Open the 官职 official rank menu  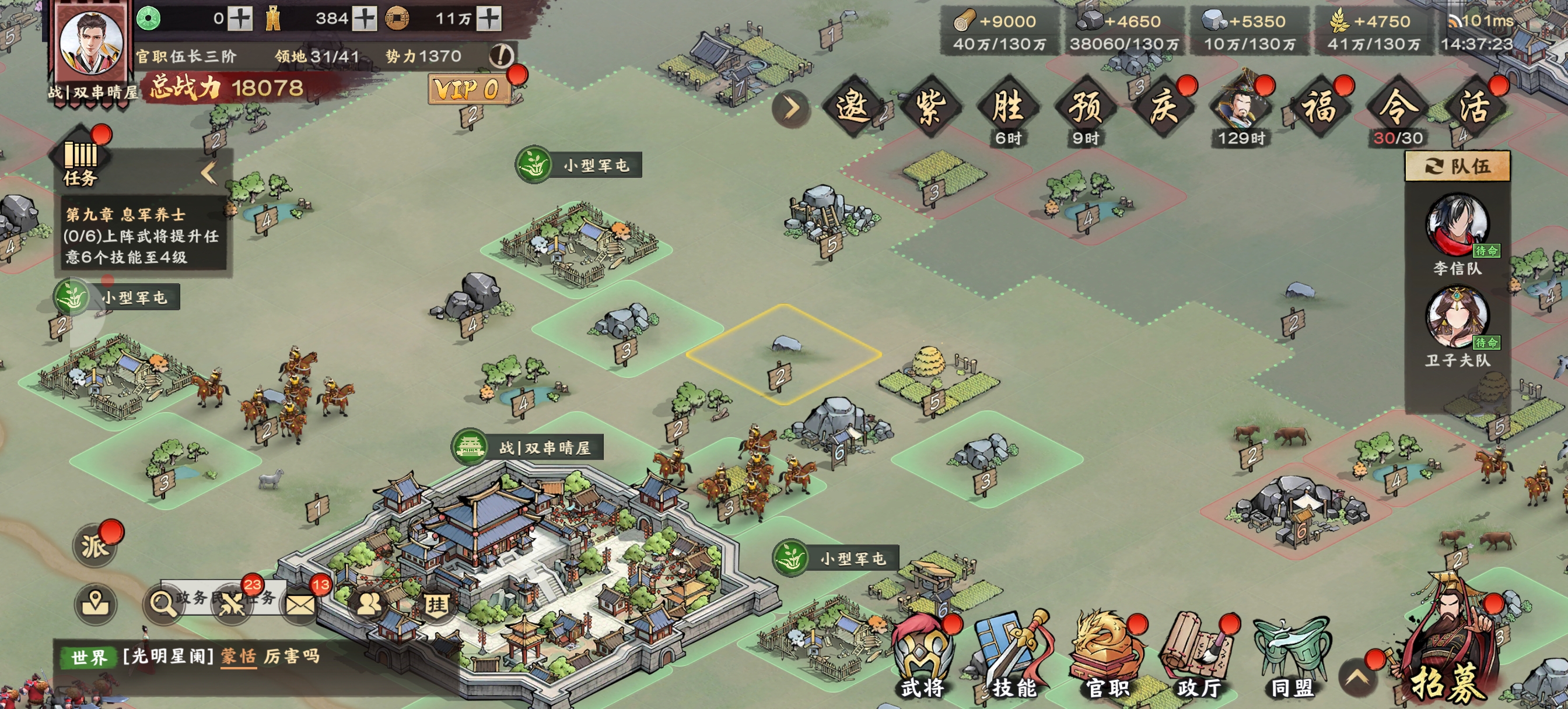1107,657
